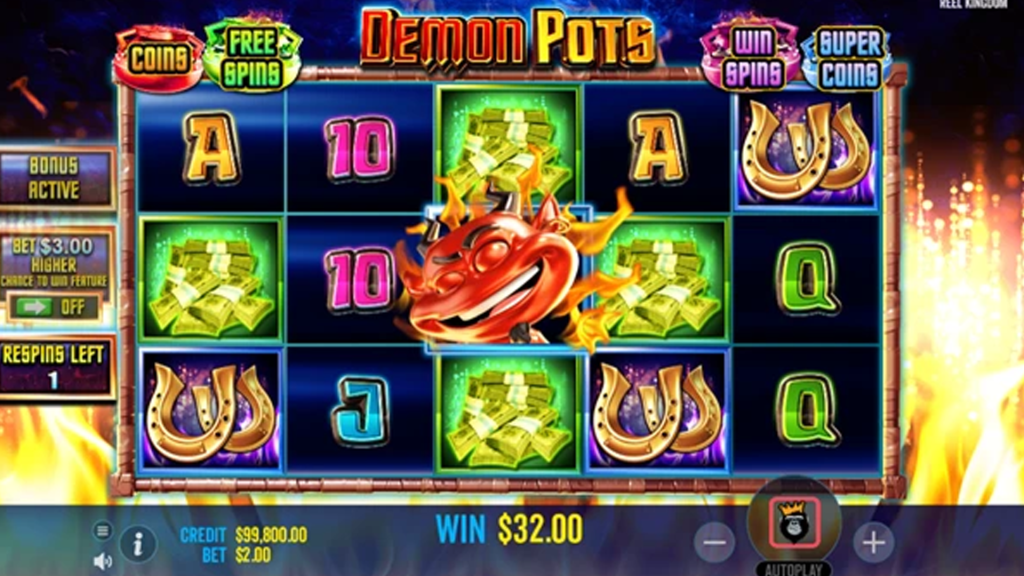Hit the spin button with the crown icon
This screenshot has width=1024, height=576.
[795, 523]
